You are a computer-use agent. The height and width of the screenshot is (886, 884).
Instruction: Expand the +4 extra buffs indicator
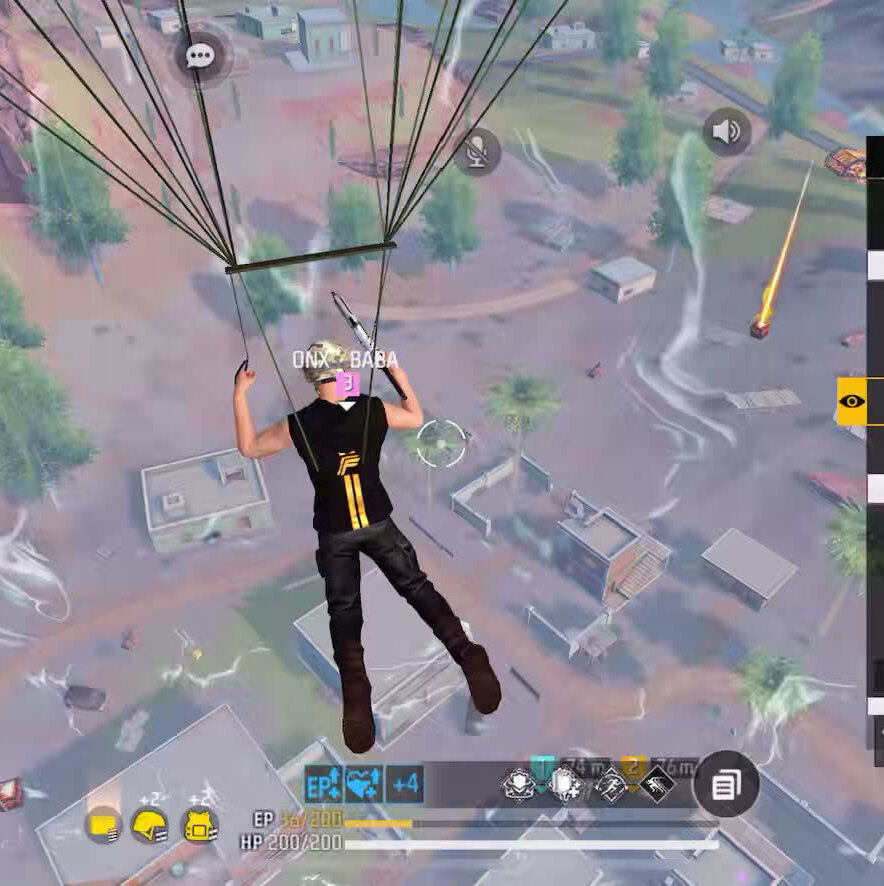[405, 785]
